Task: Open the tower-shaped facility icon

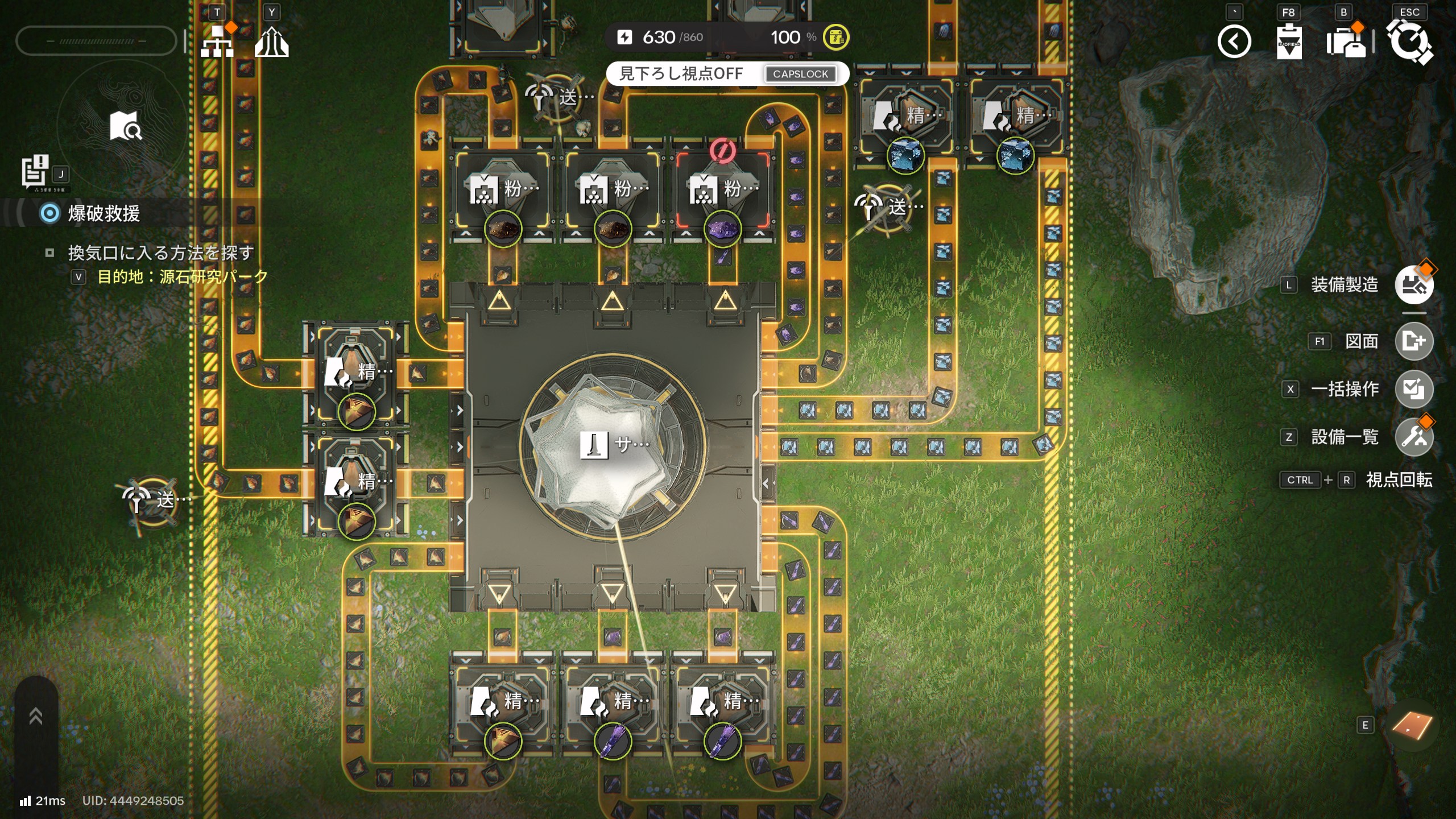Action: pyautogui.click(x=271, y=42)
